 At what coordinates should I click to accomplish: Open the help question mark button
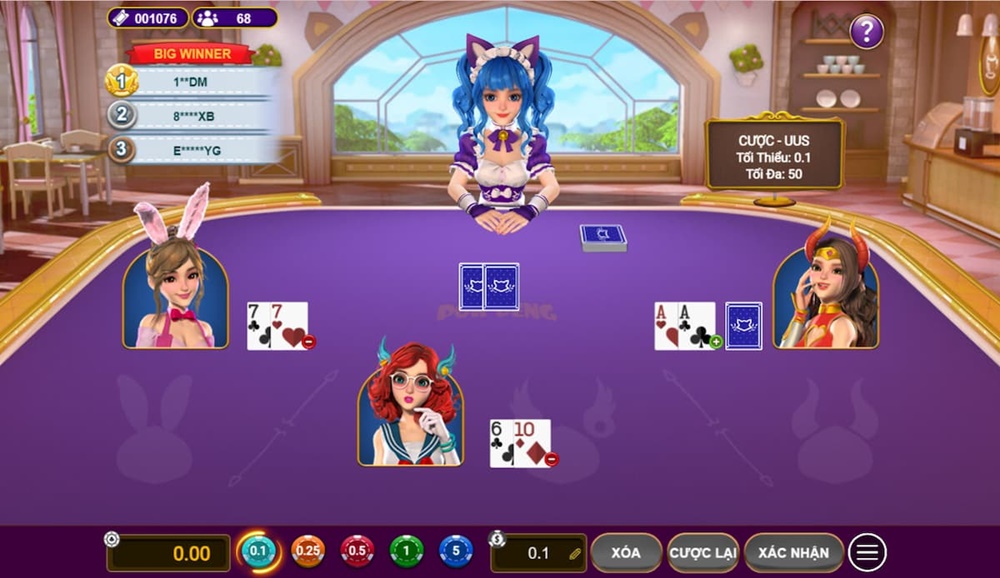[x=866, y=31]
